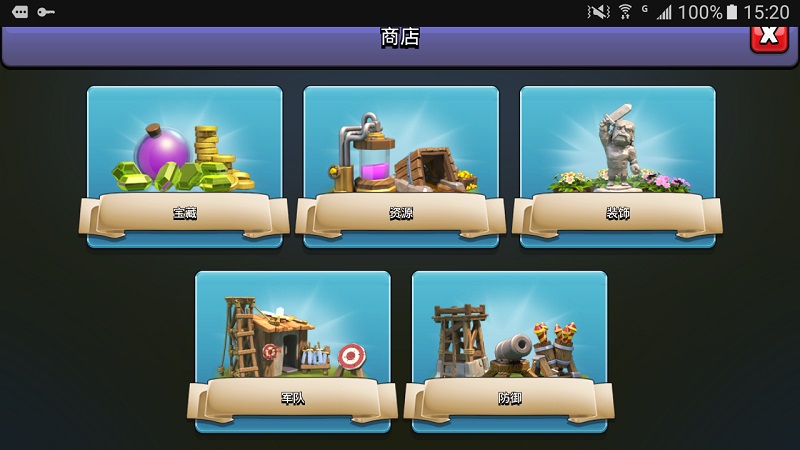Viewport: 800px width, 450px height.
Task: Close the shop with the red X
Action: click(x=768, y=36)
